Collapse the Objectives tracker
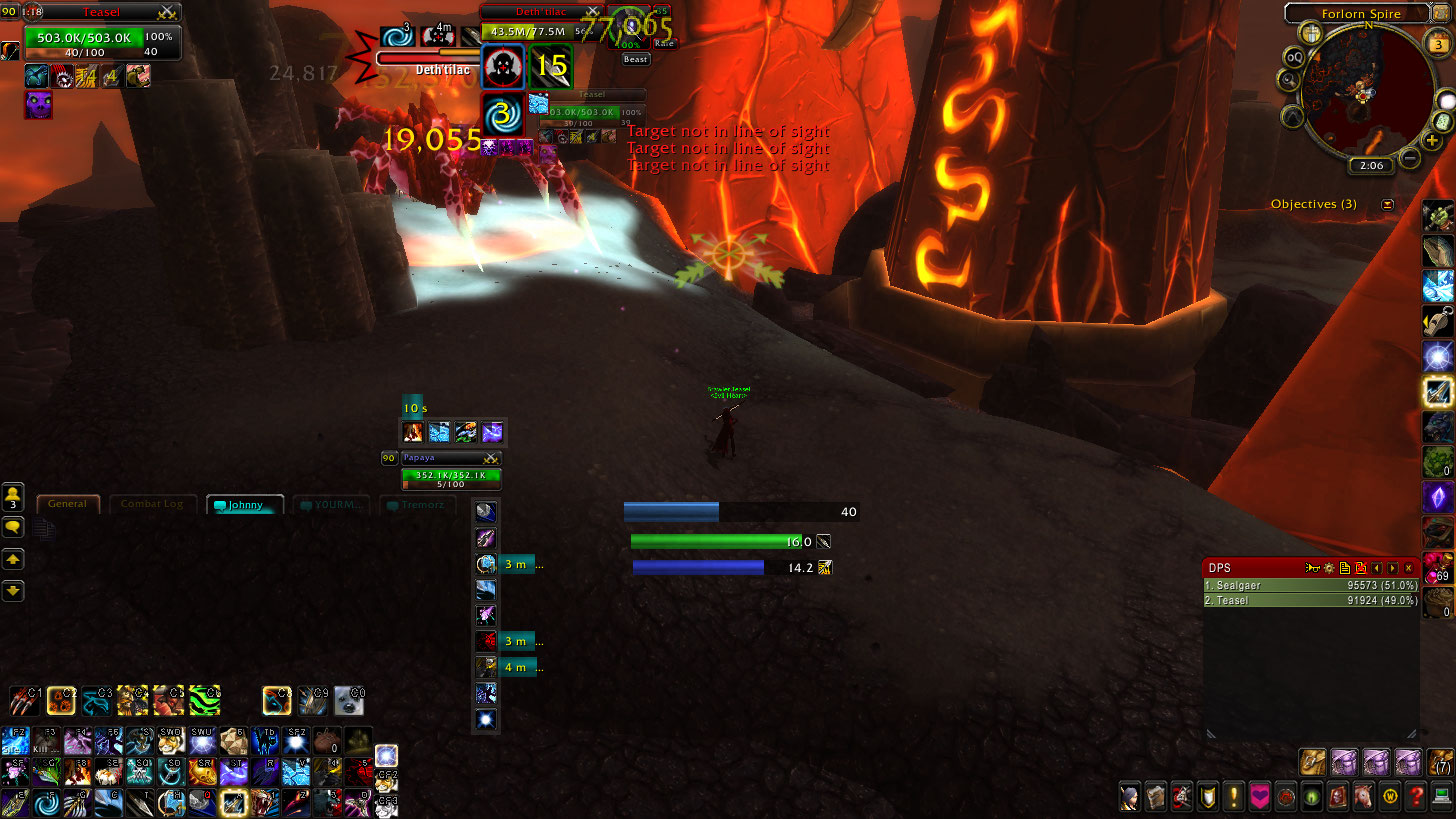Image resolution: width=1456 pixels, height=819 pixels. [x=1387, y=204]
